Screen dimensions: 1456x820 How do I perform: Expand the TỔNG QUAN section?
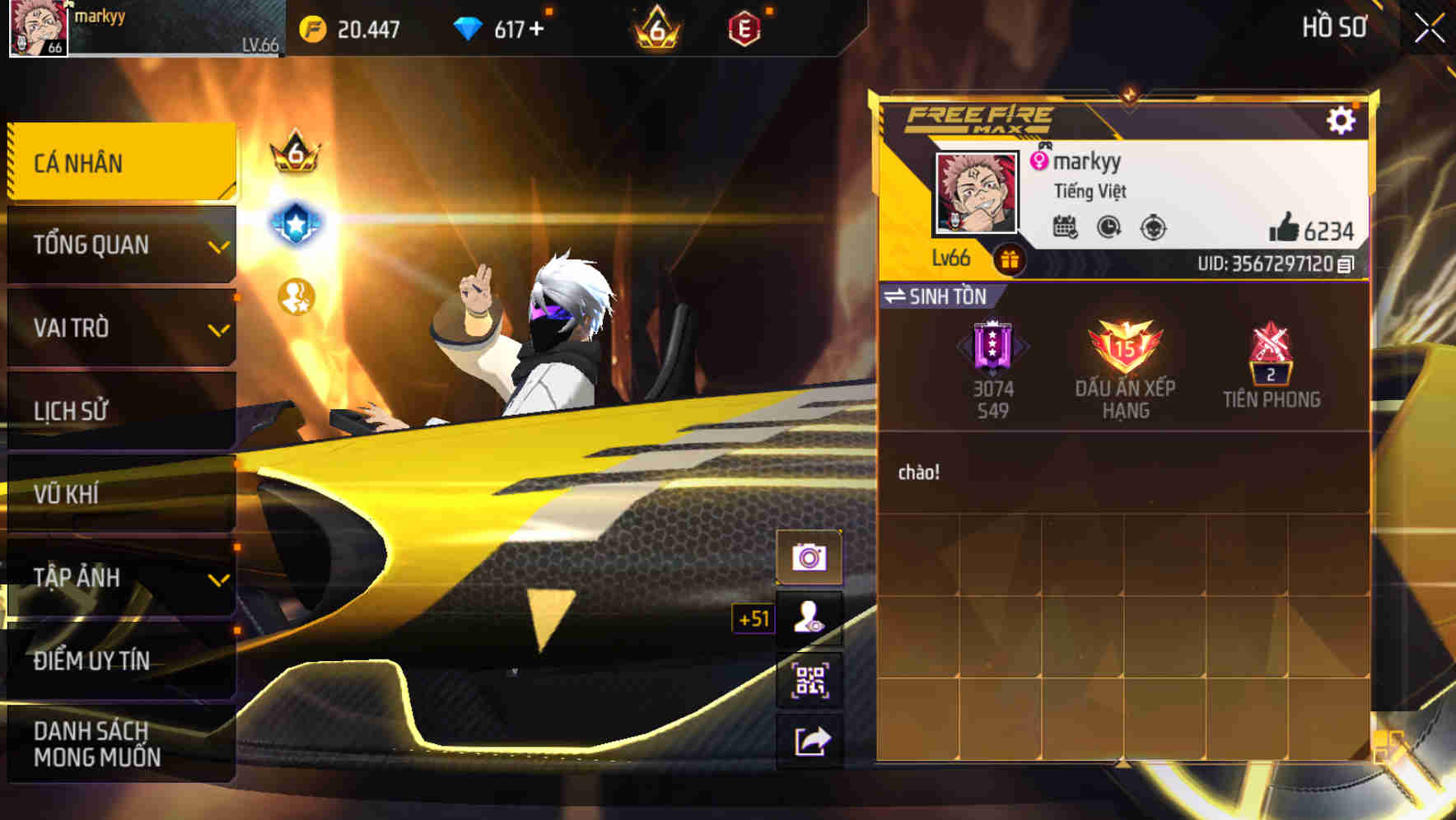click(x=115, y=245)
